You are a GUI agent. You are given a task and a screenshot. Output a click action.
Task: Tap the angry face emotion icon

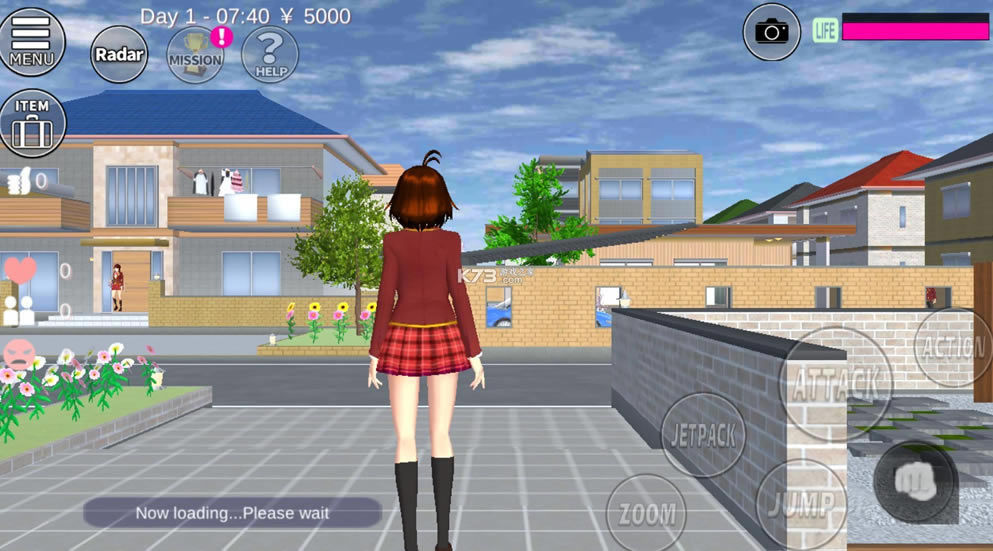[x=19, y=354]
